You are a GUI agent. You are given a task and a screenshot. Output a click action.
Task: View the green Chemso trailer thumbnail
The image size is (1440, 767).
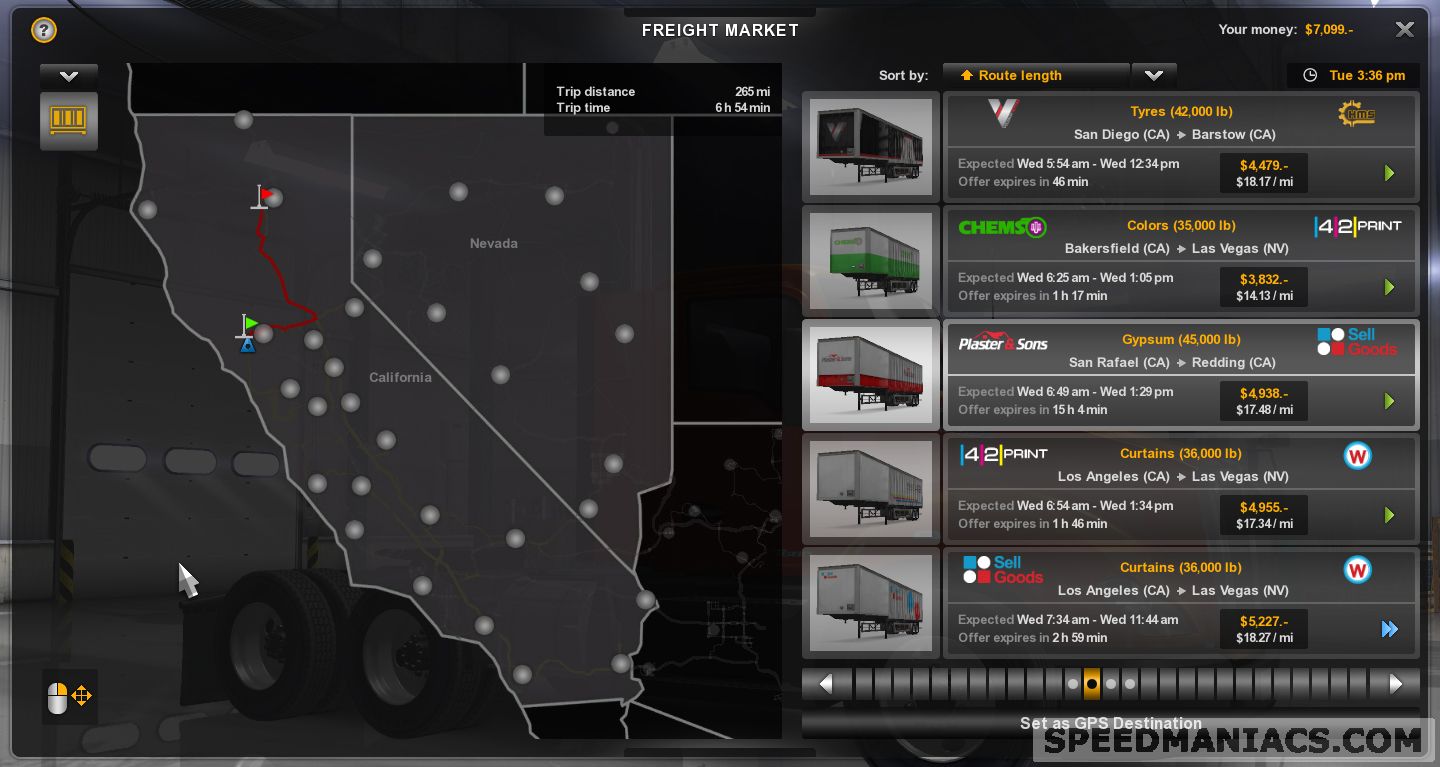point(870,260)
